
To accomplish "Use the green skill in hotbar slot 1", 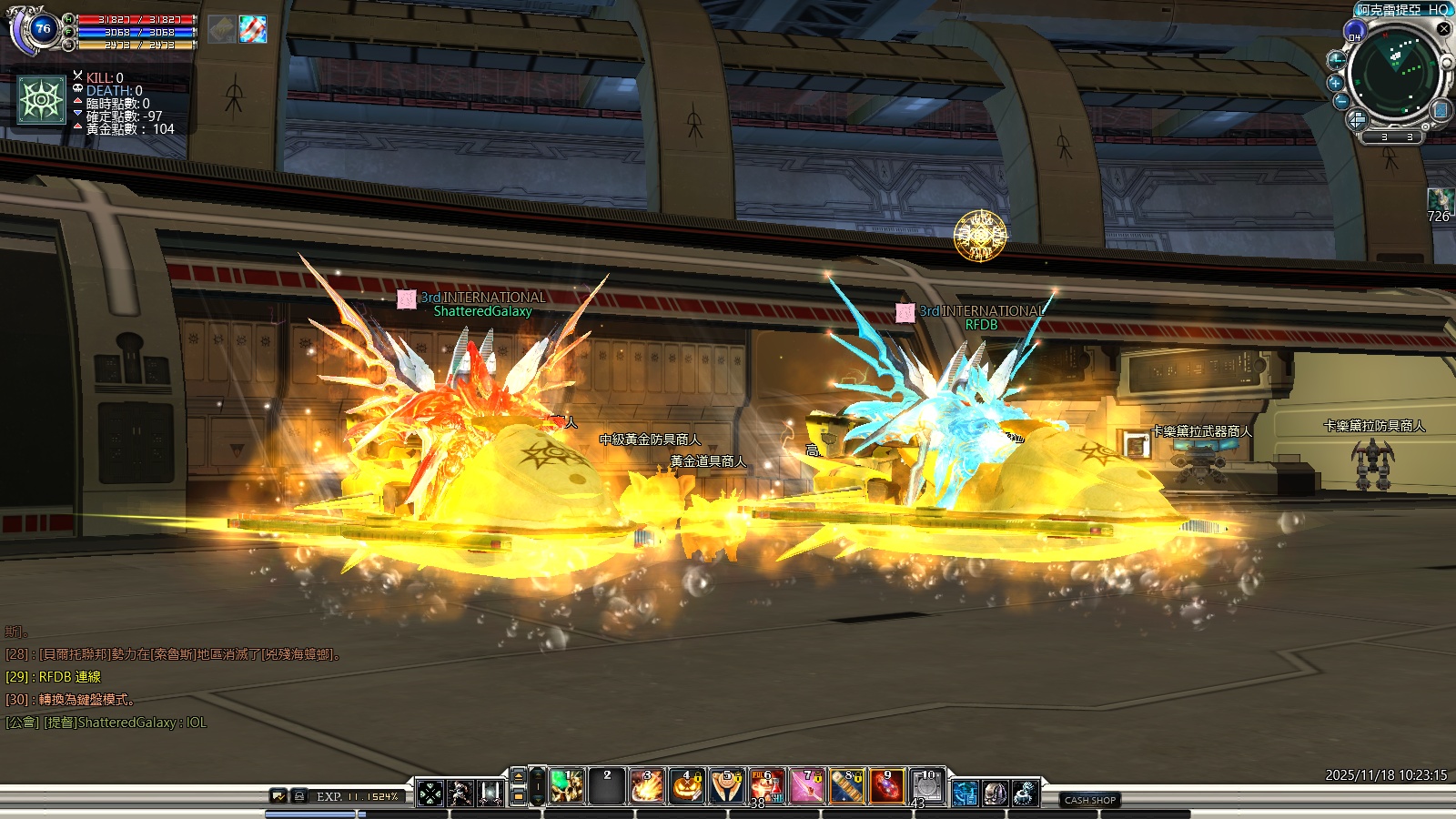I will pyautogui.click(x=567, y=786).
